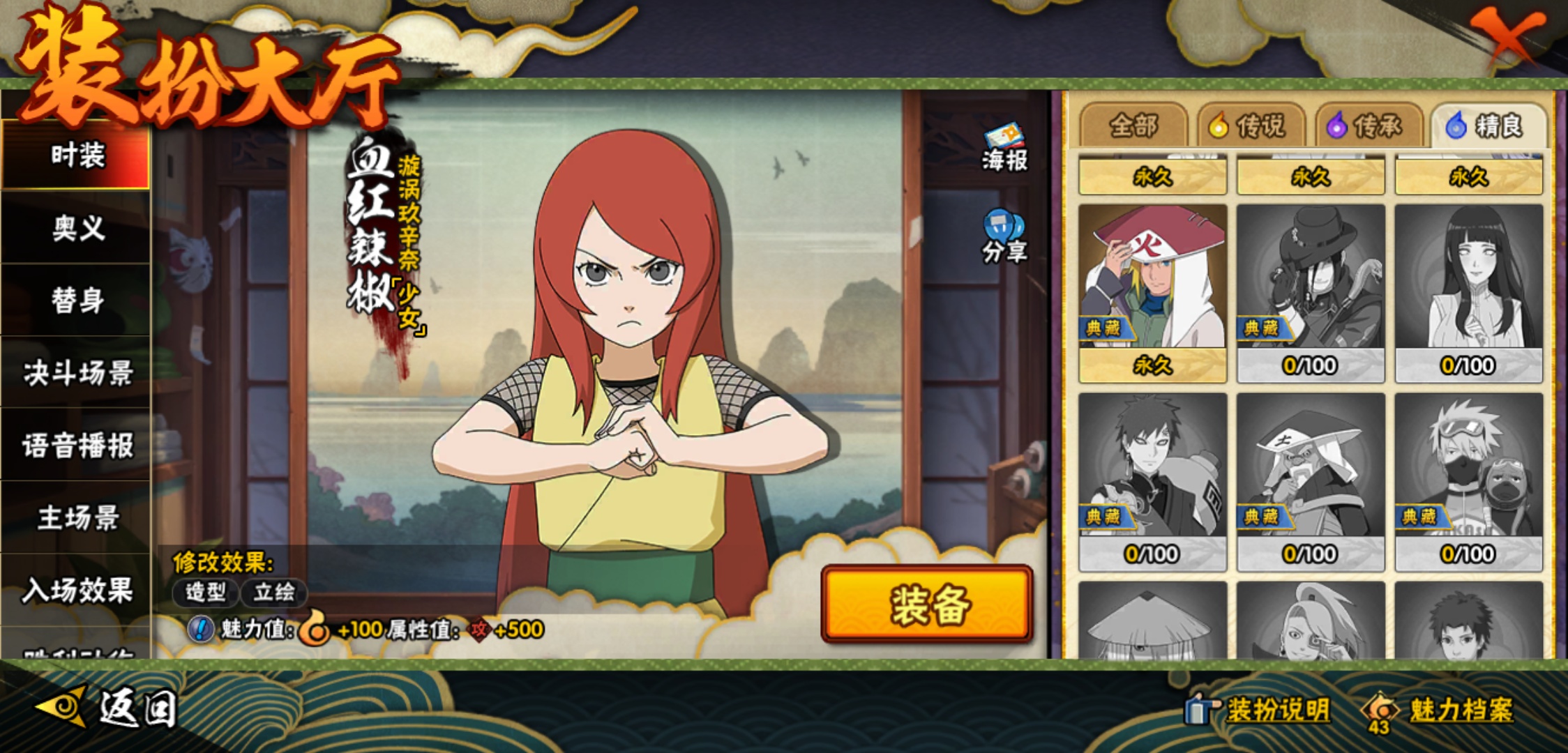Click the orange 装备 equip button
This screenshot has width=1568, height=753.
click(927, 604)
